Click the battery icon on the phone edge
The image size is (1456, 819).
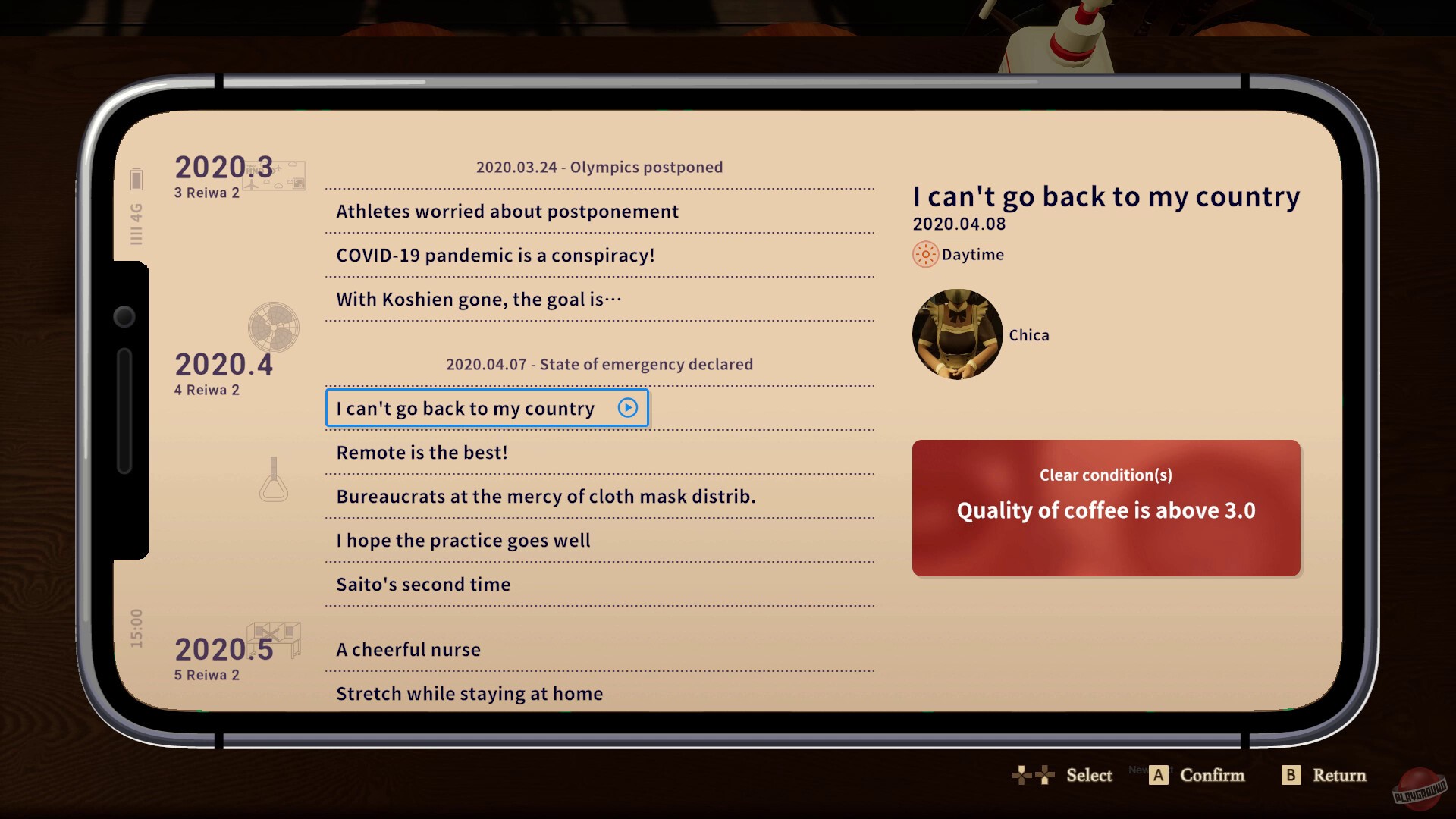click(x=136, y=180)
